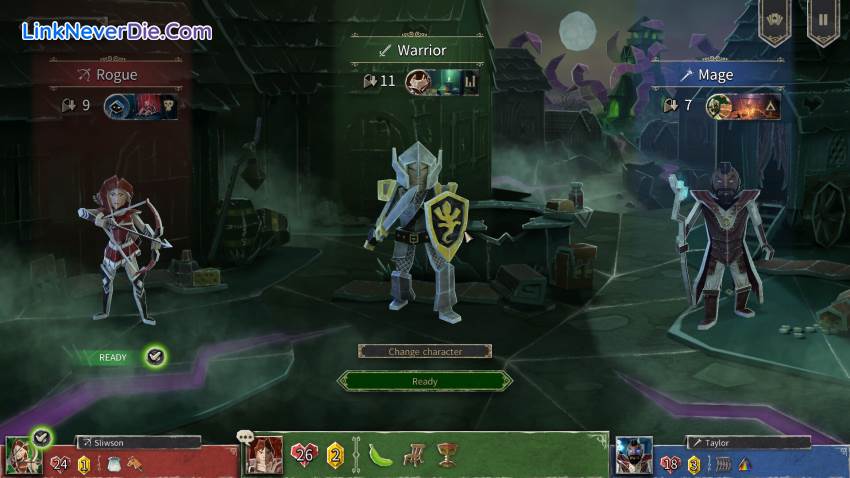Select the goblet item in the green panel
850x478 pixels.
tap(446, 455)
